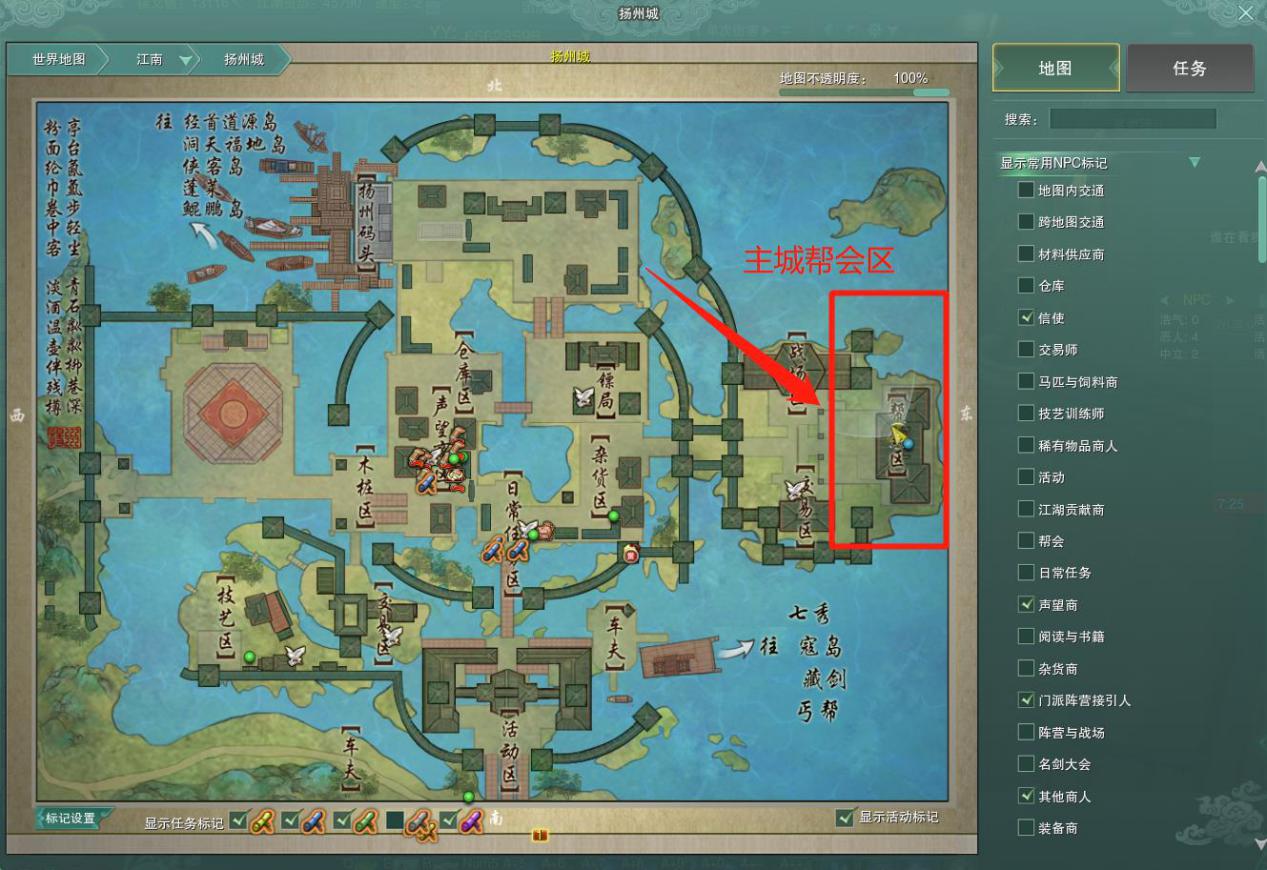Screen dimensions: 1267x870
Task: Switch to the 任务 tab
Action: click(1189, 68)
